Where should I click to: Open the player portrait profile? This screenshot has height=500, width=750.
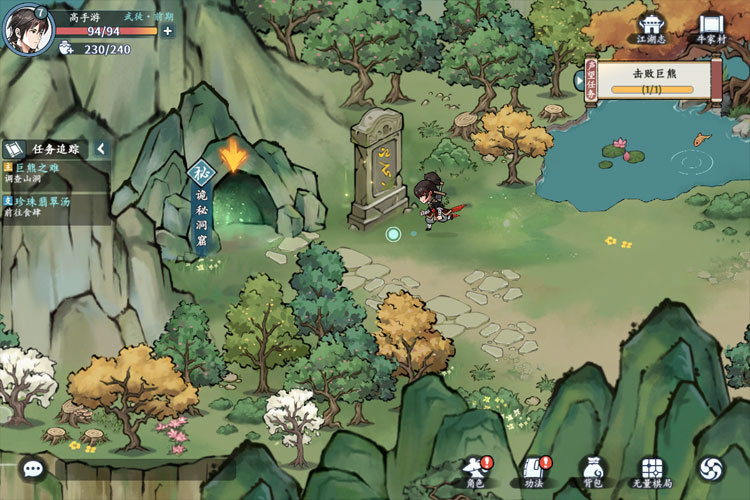point(28,29)
